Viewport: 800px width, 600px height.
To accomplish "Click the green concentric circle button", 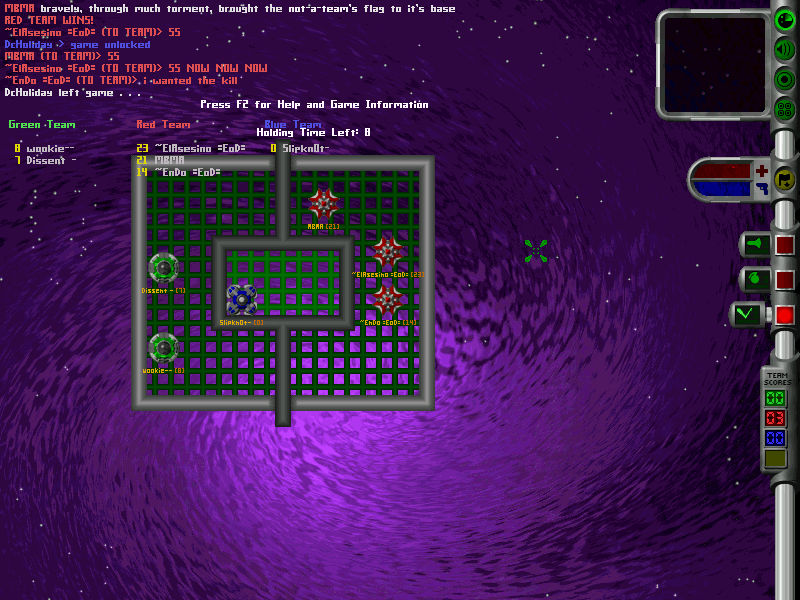I will coord(785,79).
